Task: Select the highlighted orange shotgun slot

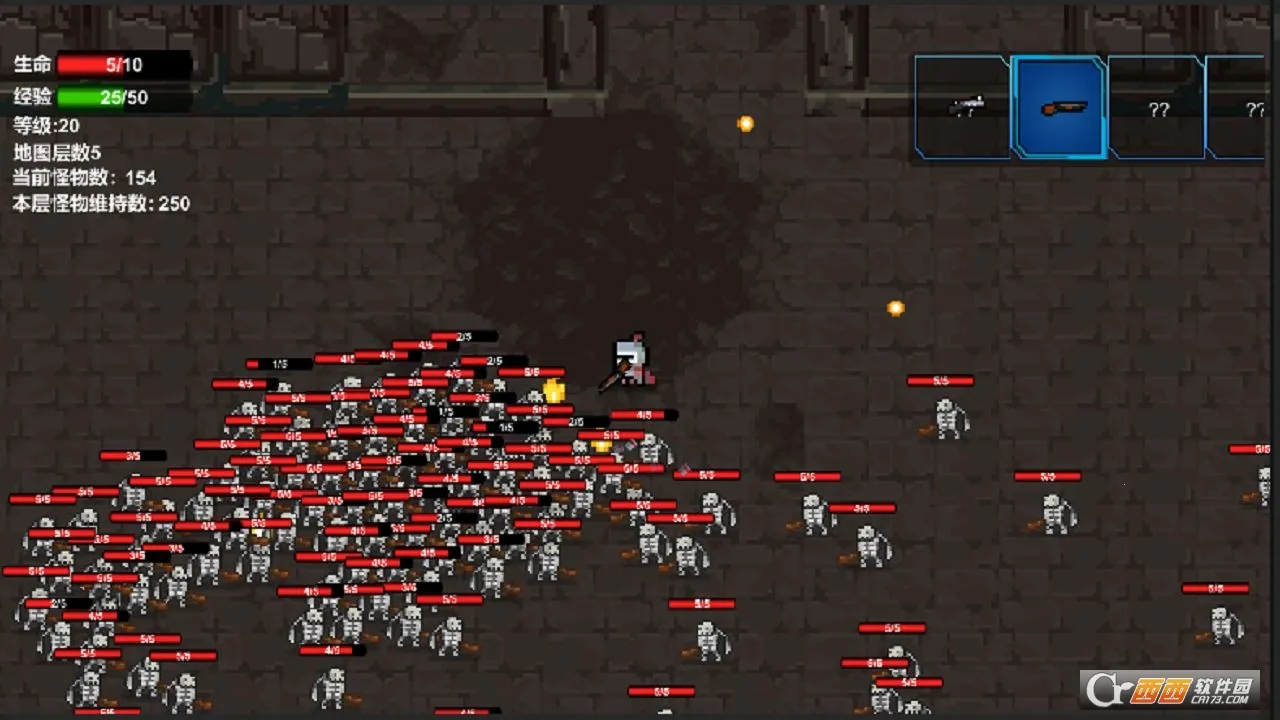Action: point(1059,107)
